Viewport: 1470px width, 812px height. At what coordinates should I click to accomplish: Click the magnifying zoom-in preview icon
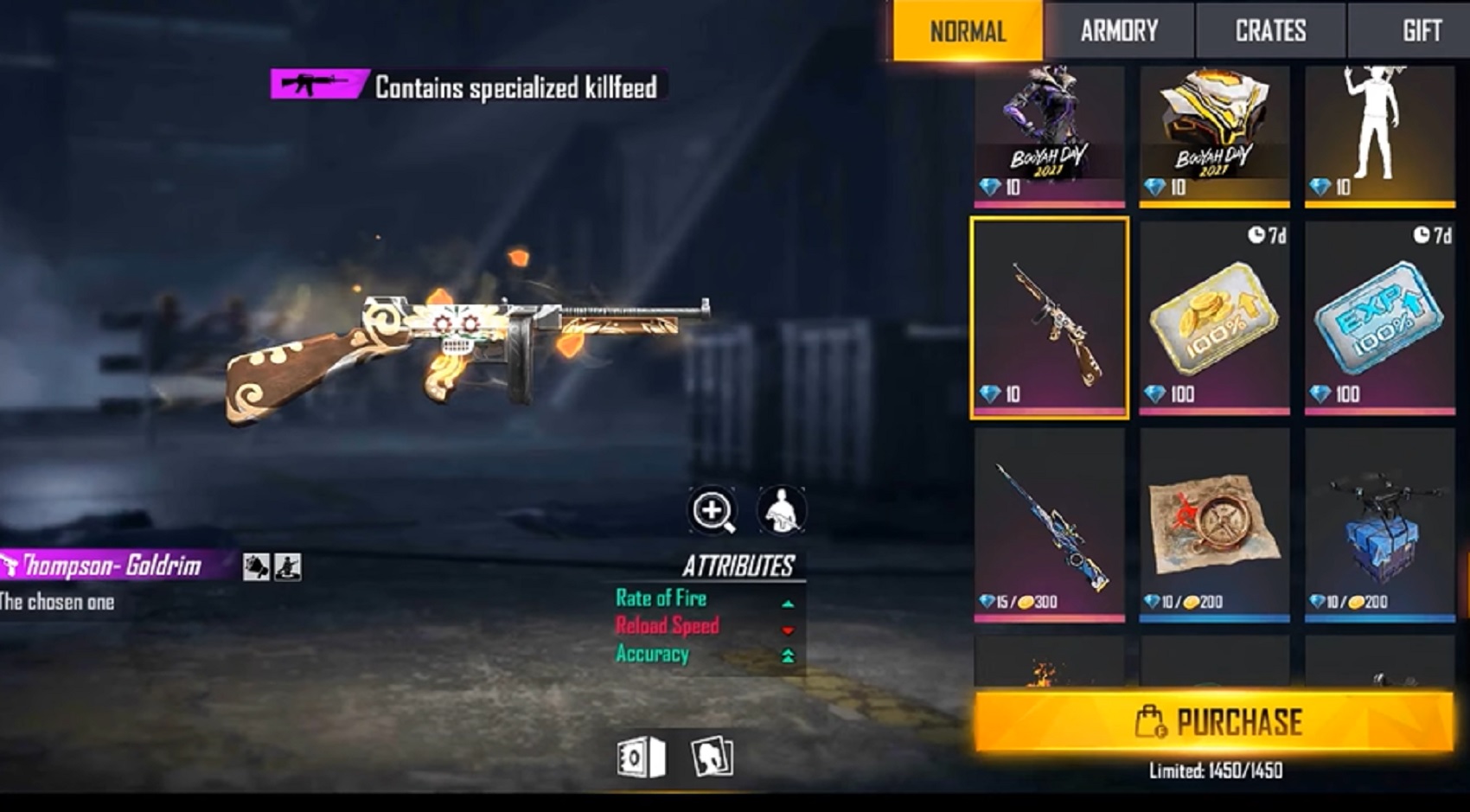(712, 510)
